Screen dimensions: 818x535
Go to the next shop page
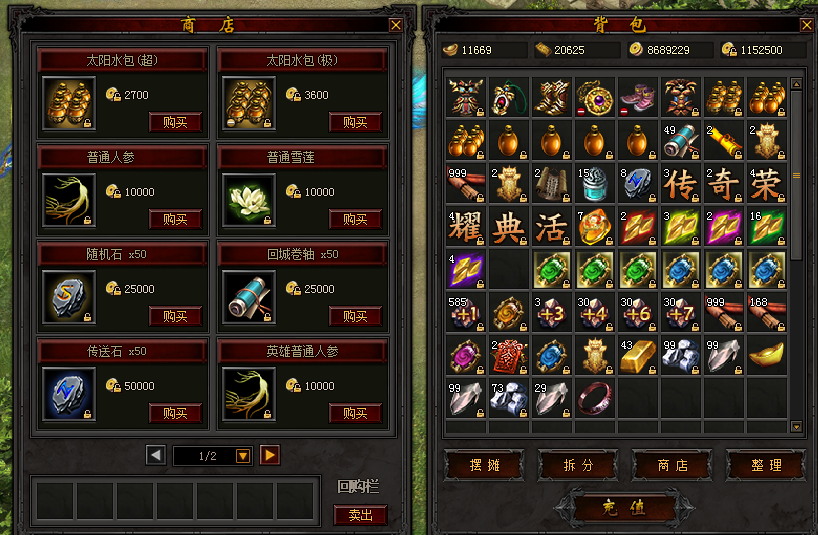click(x=270, y=456)
